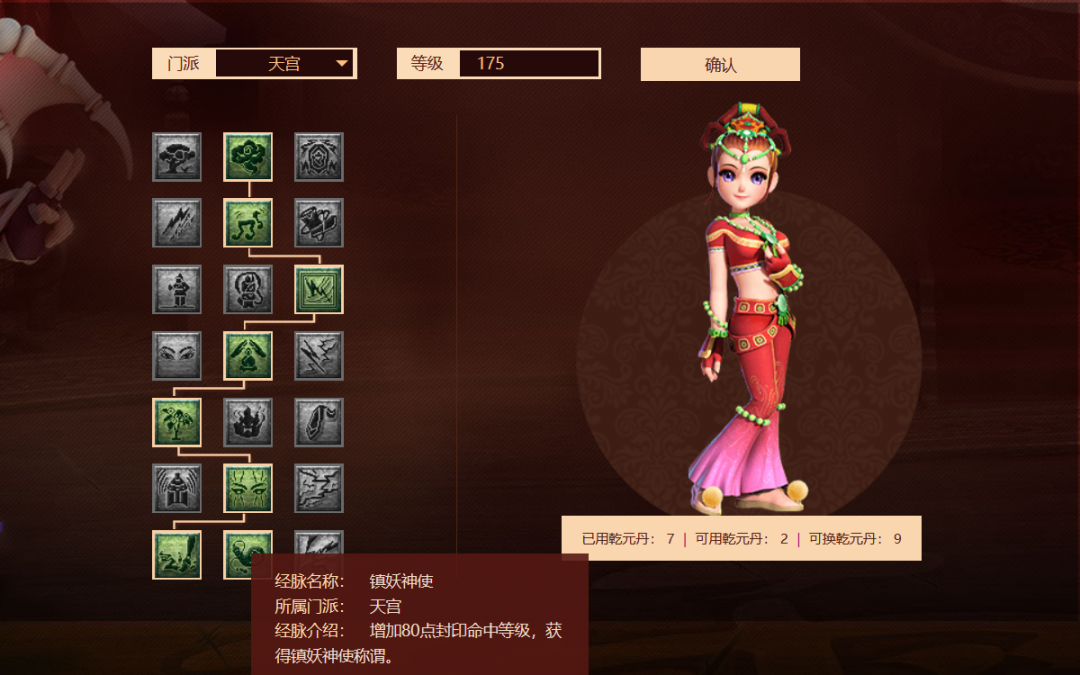Select the grey lightning slash skill node
This screenshot has width=1080, height=675.
[177, 223]
